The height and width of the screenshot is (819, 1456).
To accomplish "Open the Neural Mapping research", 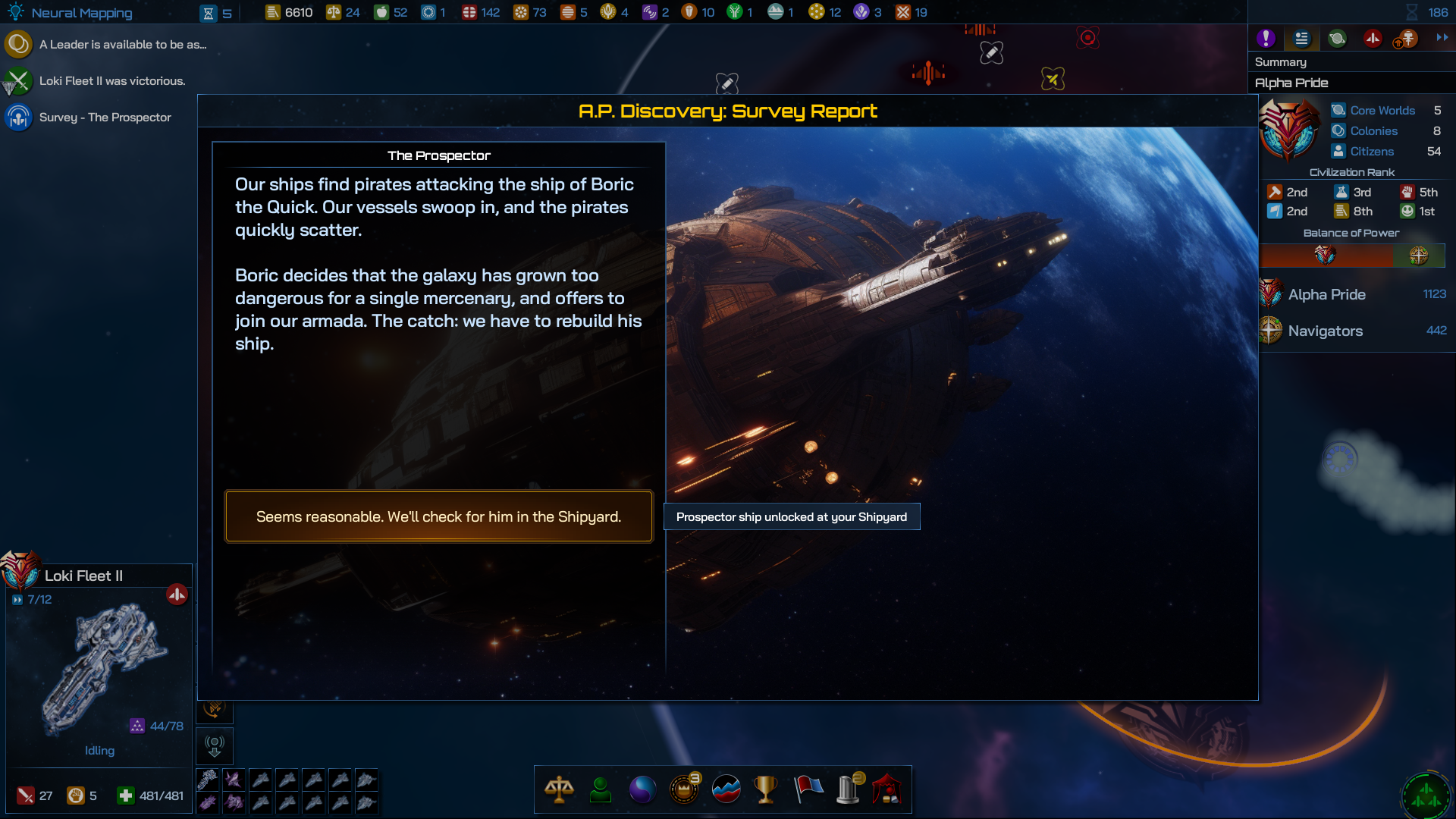I will coord(81,13).
